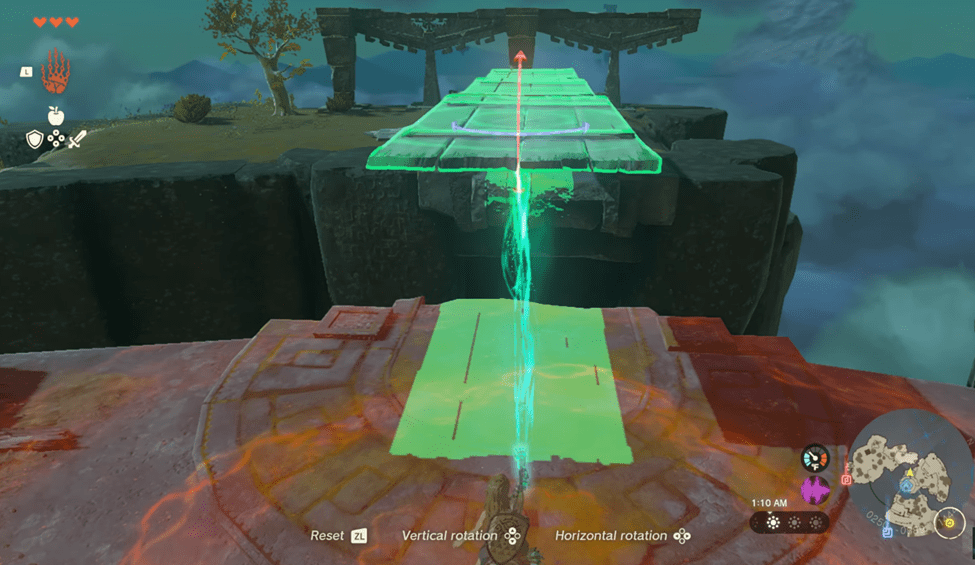Viewport: 975px width, 565px height.
Task: Choose the shield quick-select icon
Action: coord(35,139)
